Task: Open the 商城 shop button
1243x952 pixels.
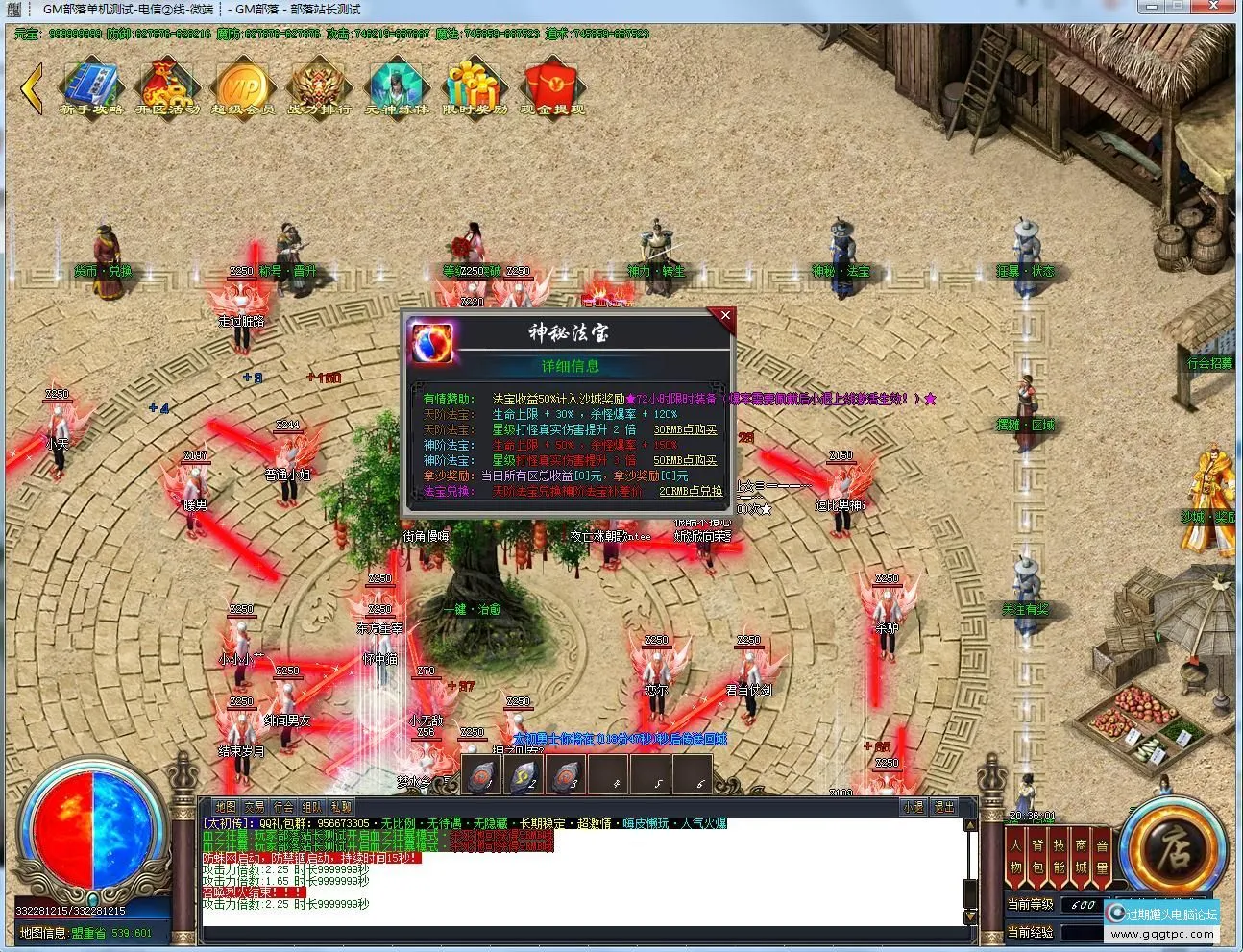Action: click(1081, 856)
